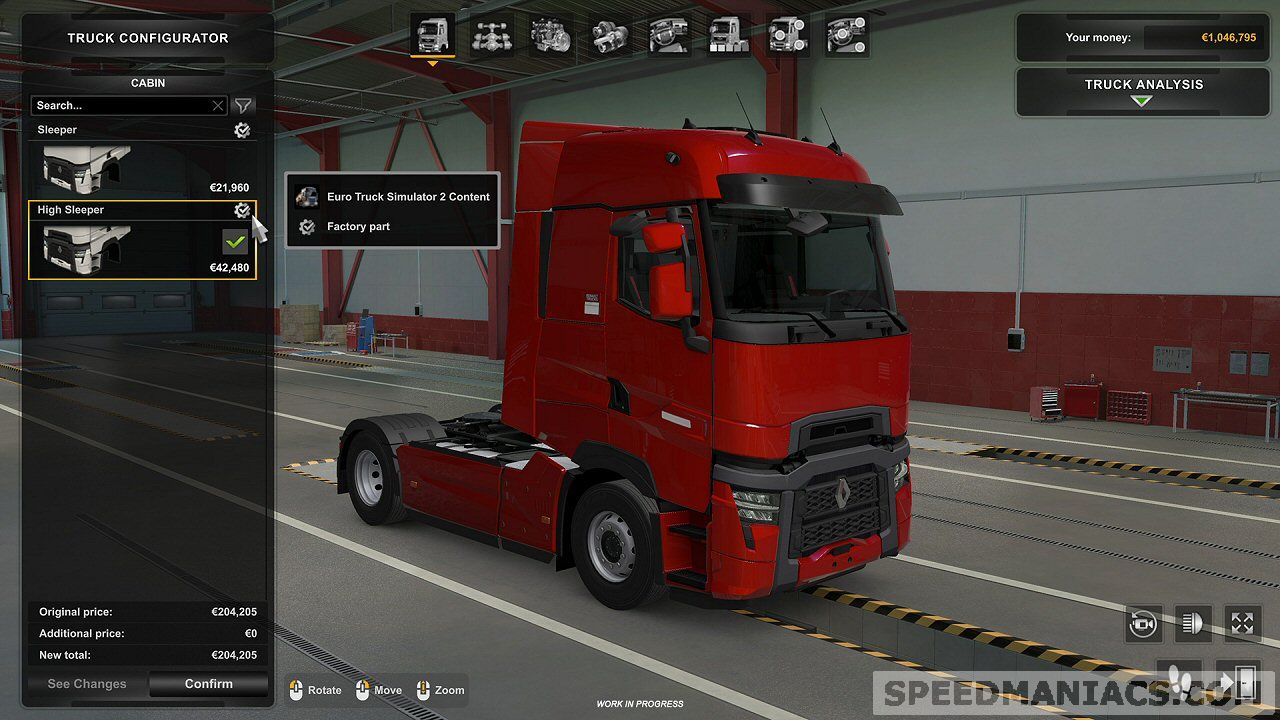
Task: Open the transmission category tab
Action: (610, 36)
